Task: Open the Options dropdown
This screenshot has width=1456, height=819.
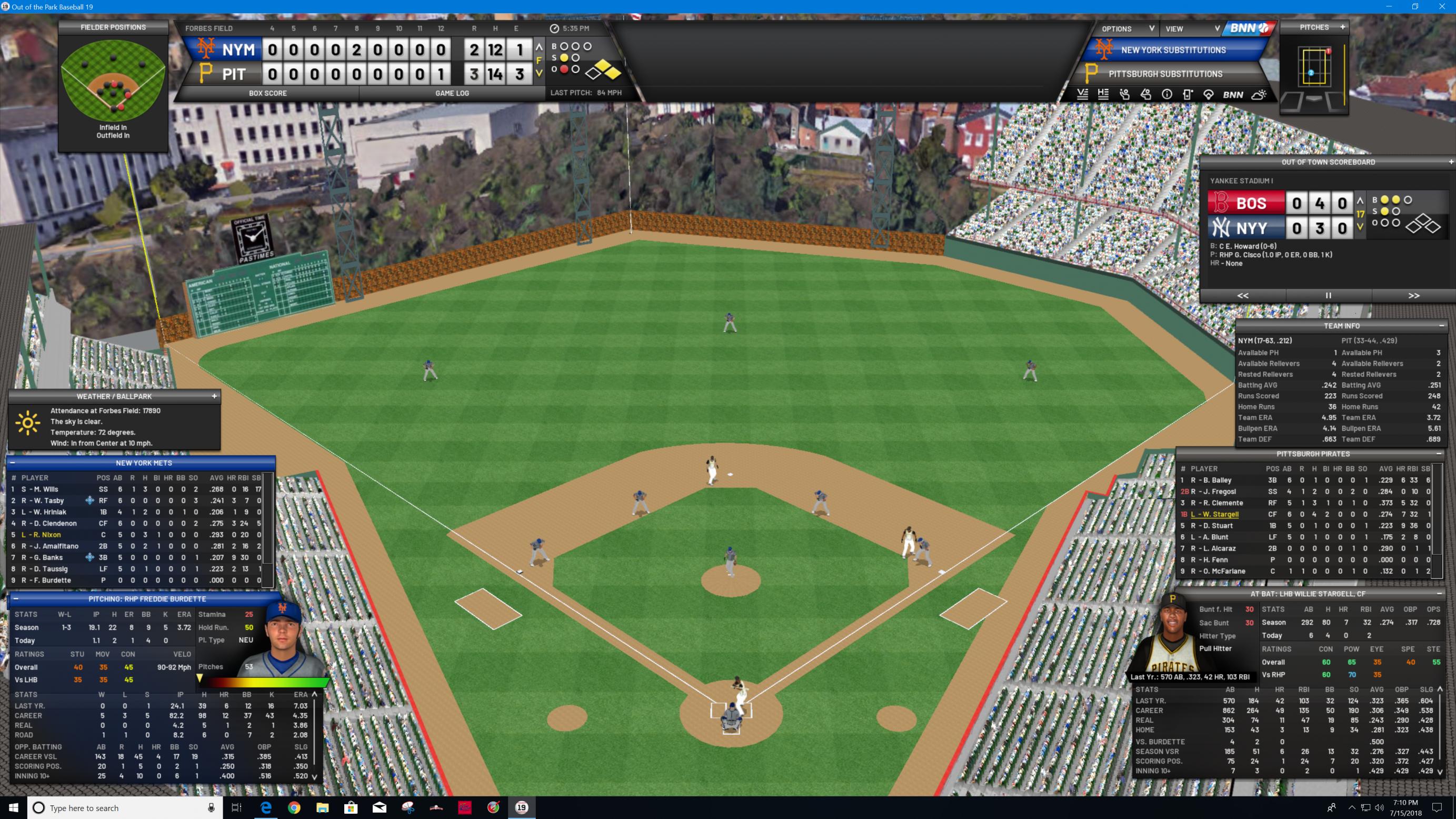Action: (x=1128, y=29)
